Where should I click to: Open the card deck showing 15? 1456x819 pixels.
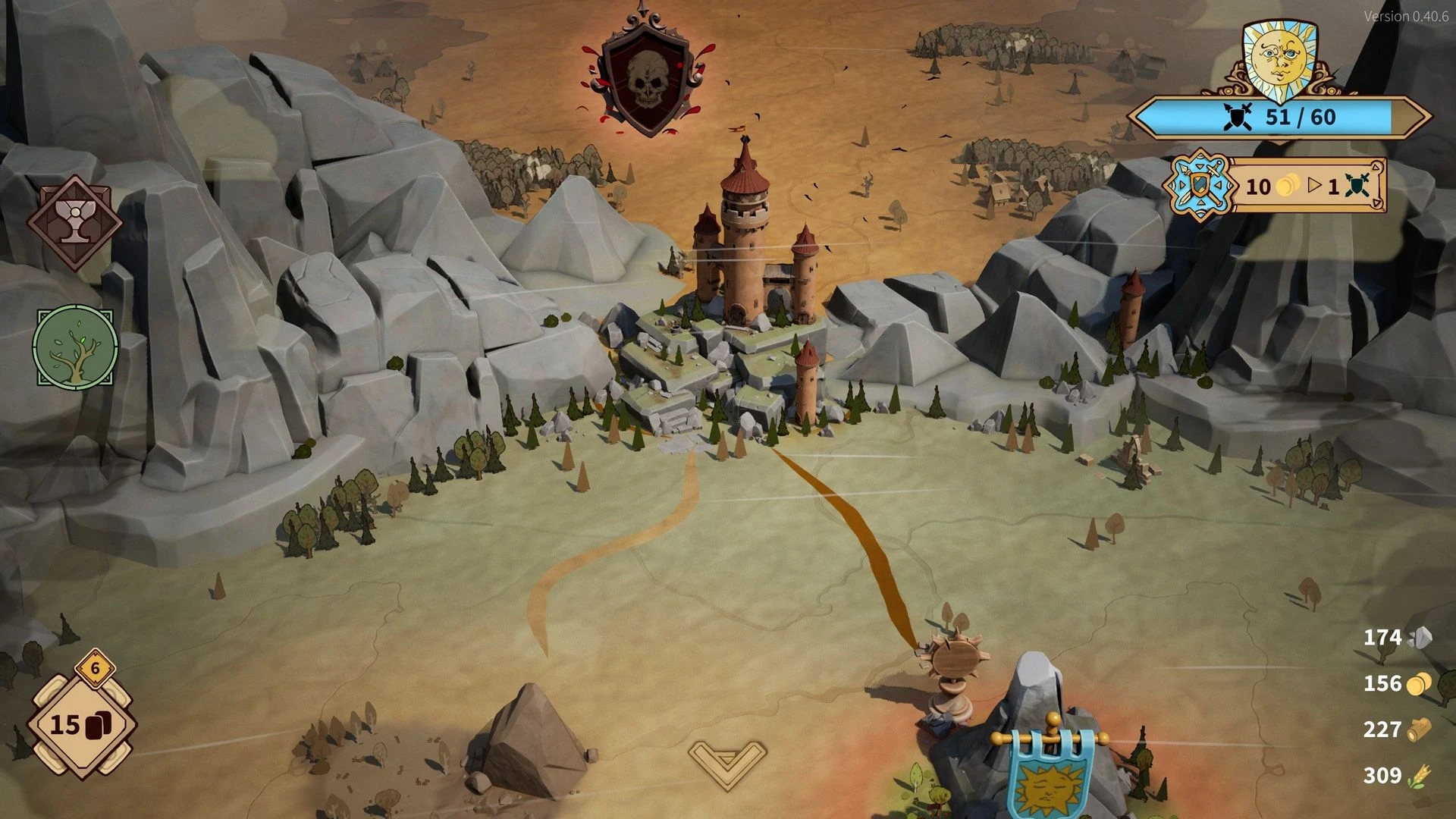click(x=80, y=725)
